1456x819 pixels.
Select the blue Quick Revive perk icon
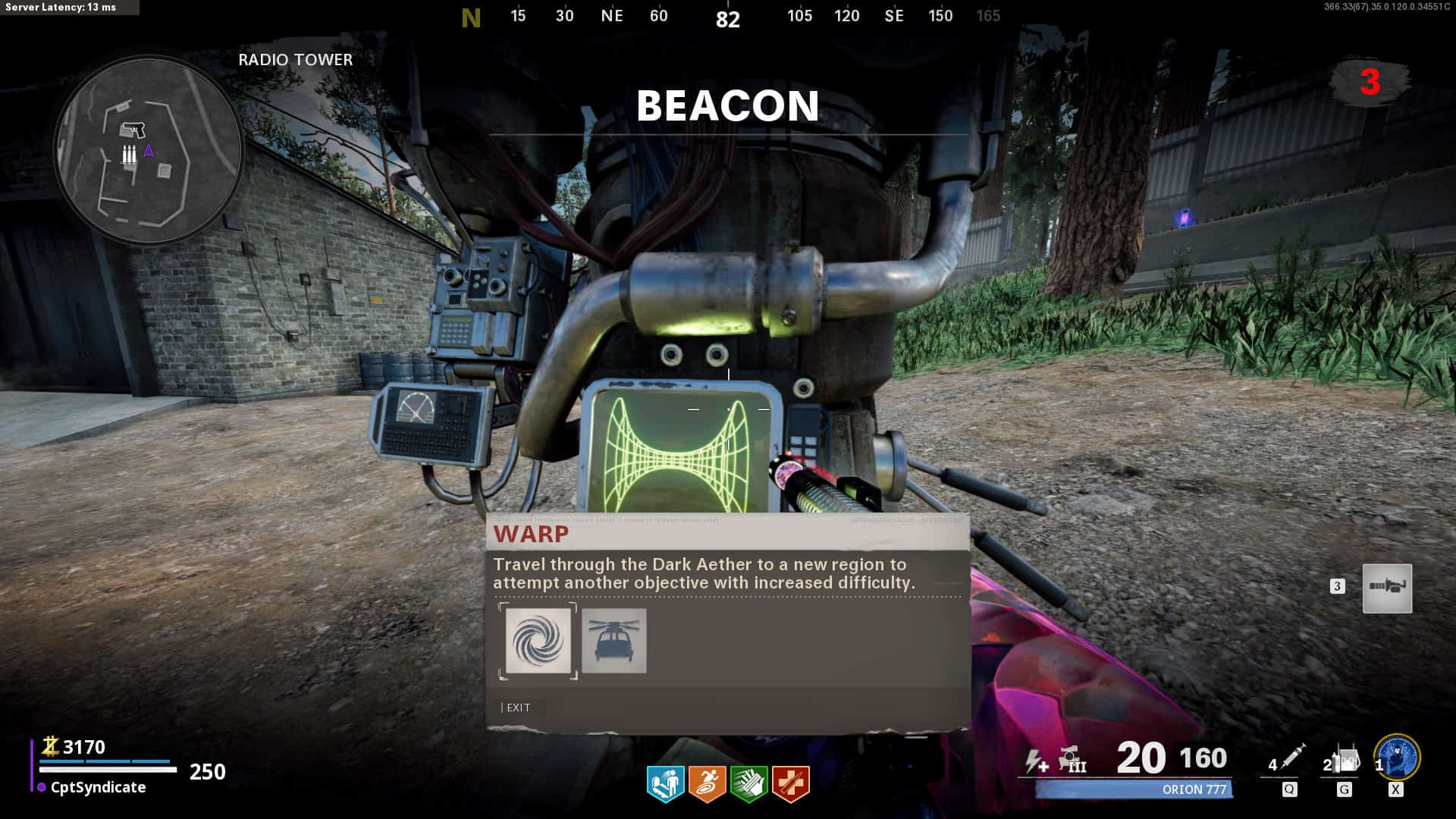[665, 783]
